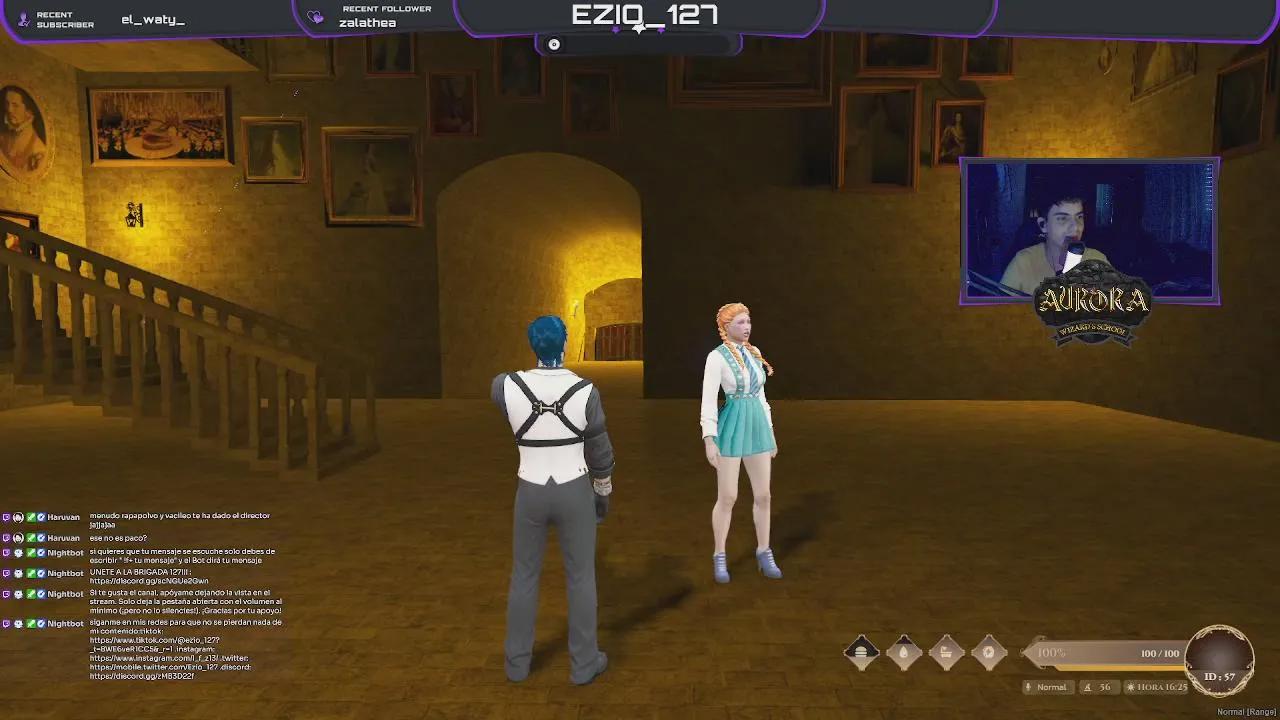Toggle the round button below the EZIO_127 banner

pos(553,43)
